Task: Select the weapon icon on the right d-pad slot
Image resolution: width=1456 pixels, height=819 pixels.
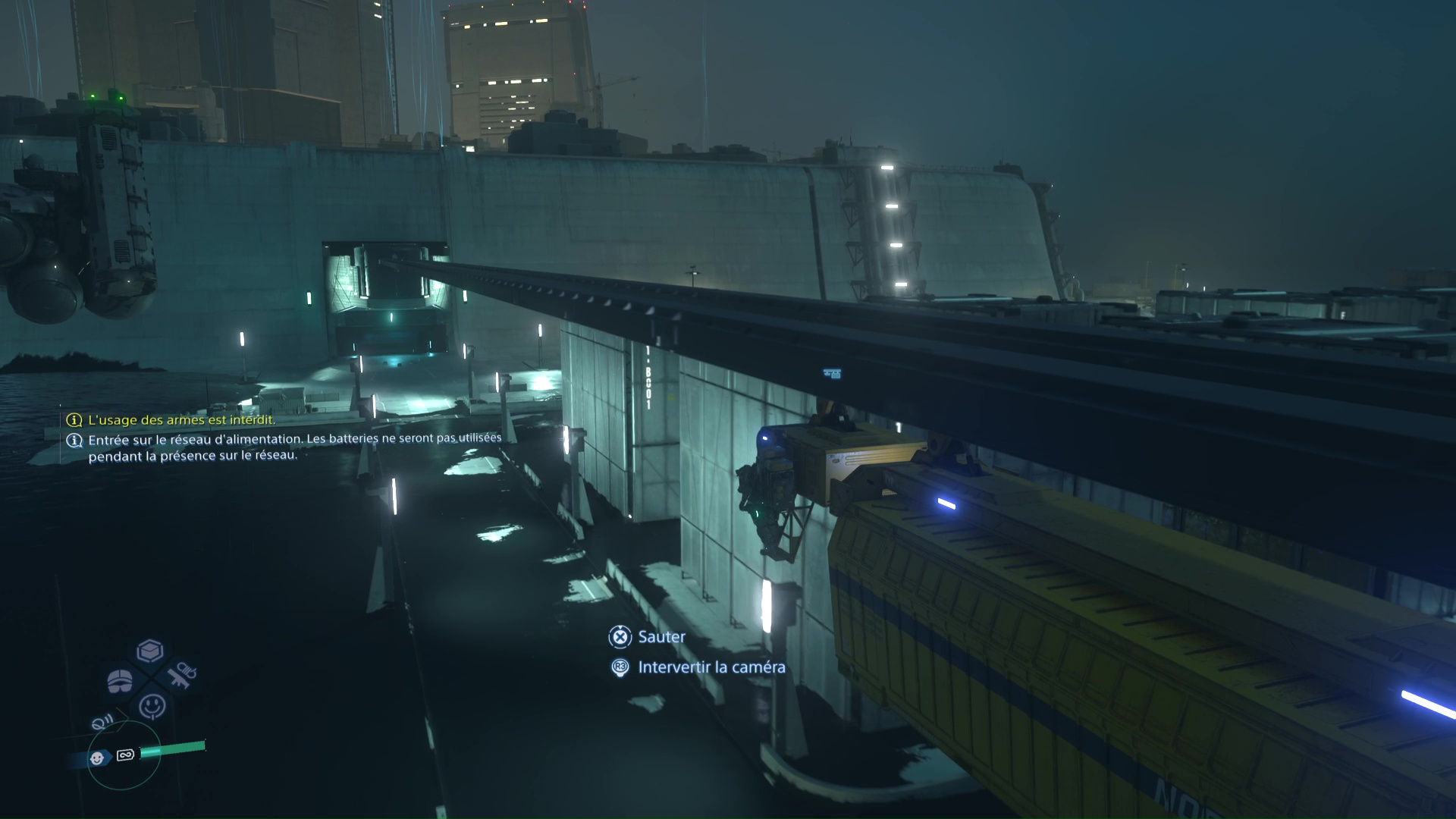Action: coord(183,676)
